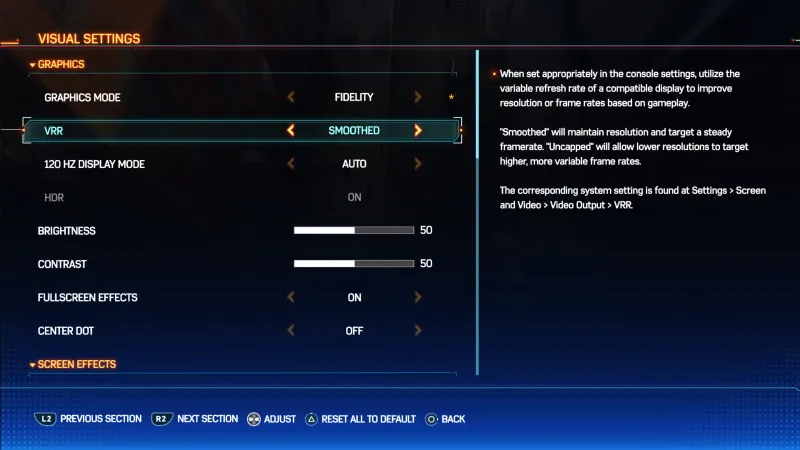
Task: Click right arrow next to Fidelity
Action: tap(418, 97)
